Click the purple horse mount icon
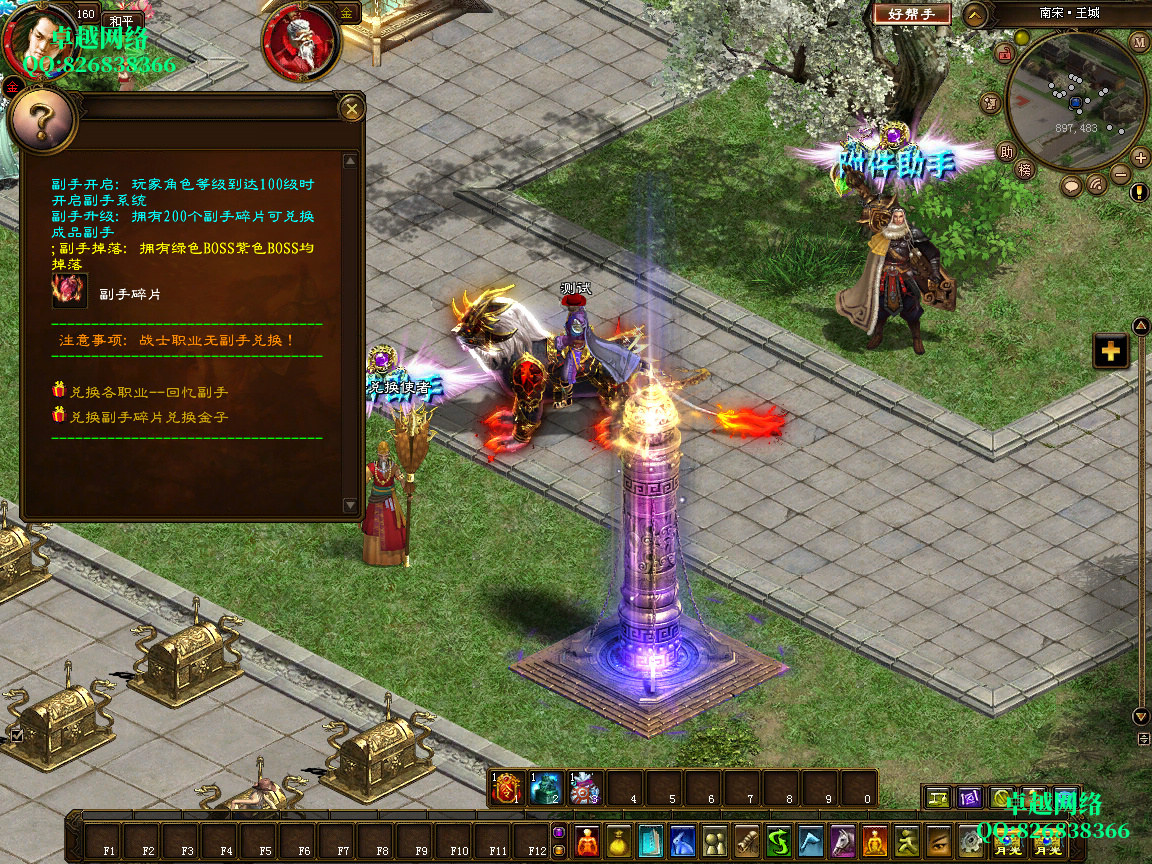The image size is (1152, 864). pos(844,841)
